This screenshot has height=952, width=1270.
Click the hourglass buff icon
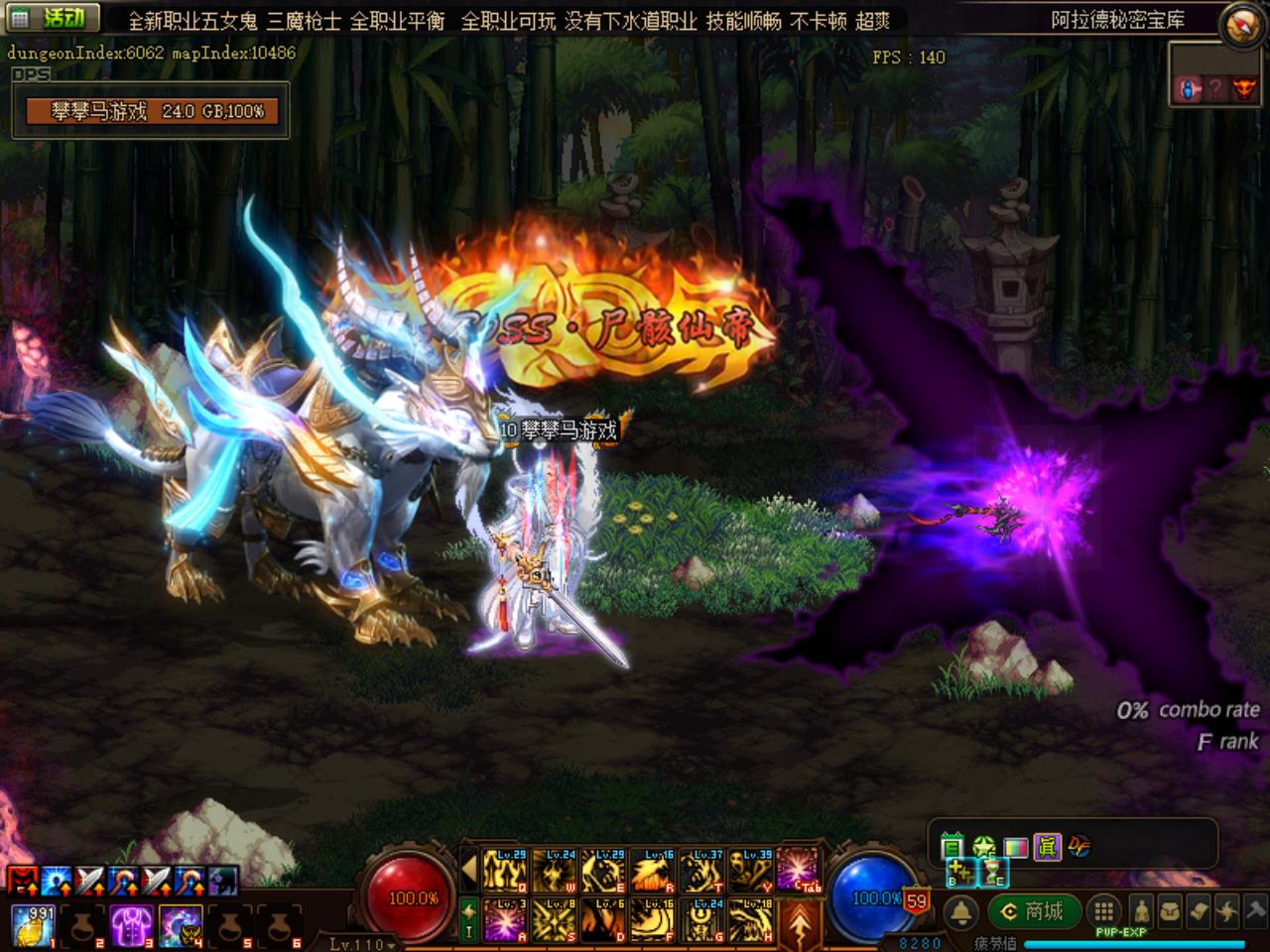994,873
